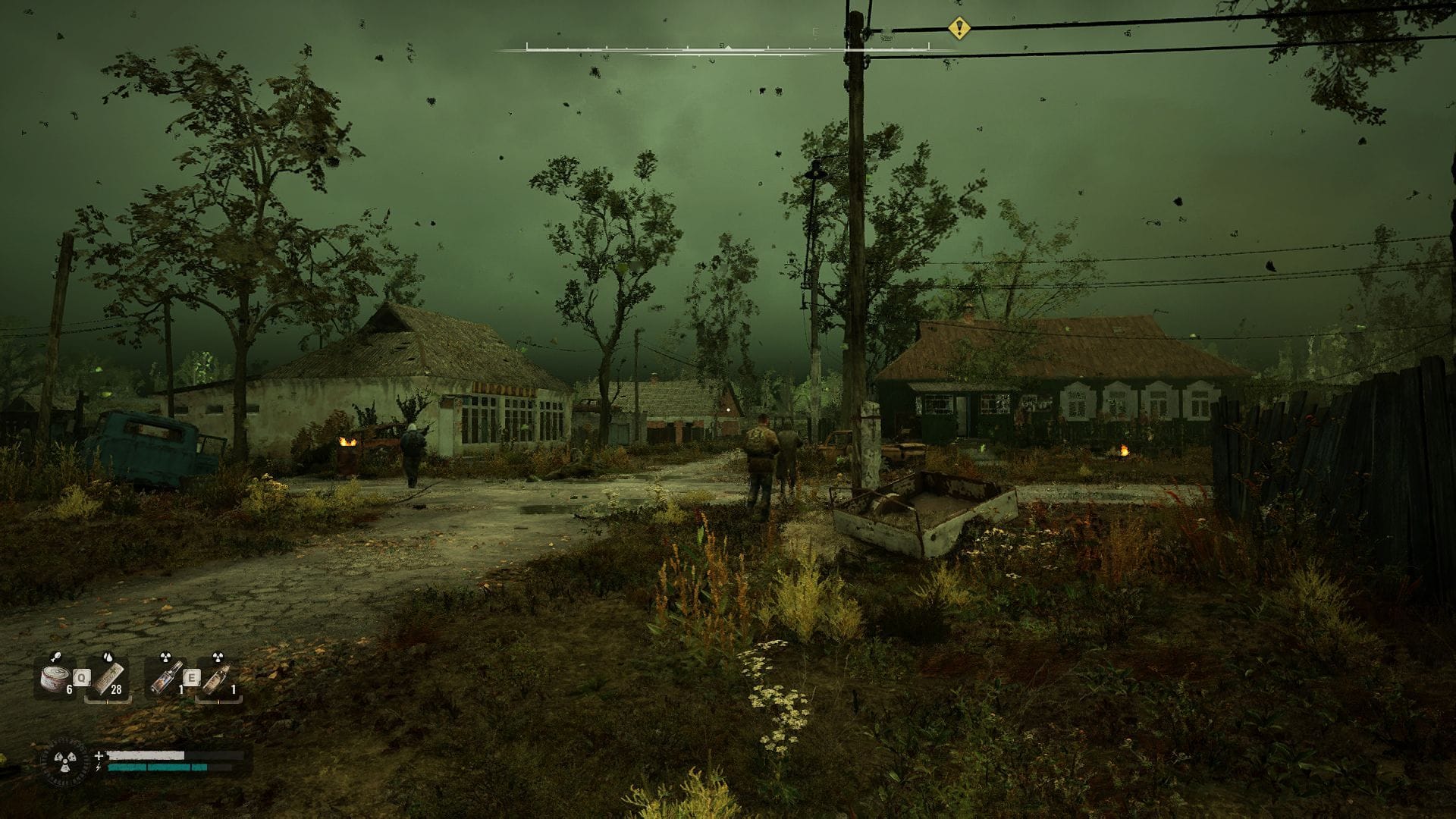Select the canned food quick slot

pos(54,677)
